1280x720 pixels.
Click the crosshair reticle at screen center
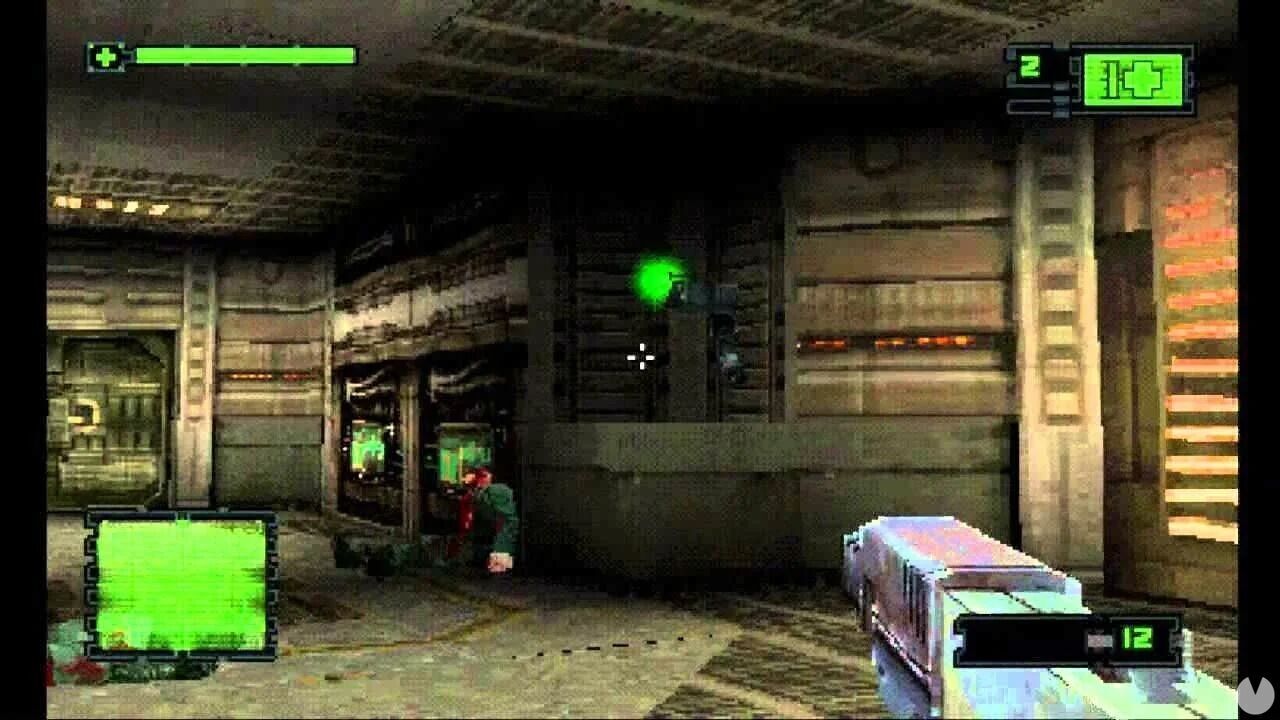(x=641, y=355)
